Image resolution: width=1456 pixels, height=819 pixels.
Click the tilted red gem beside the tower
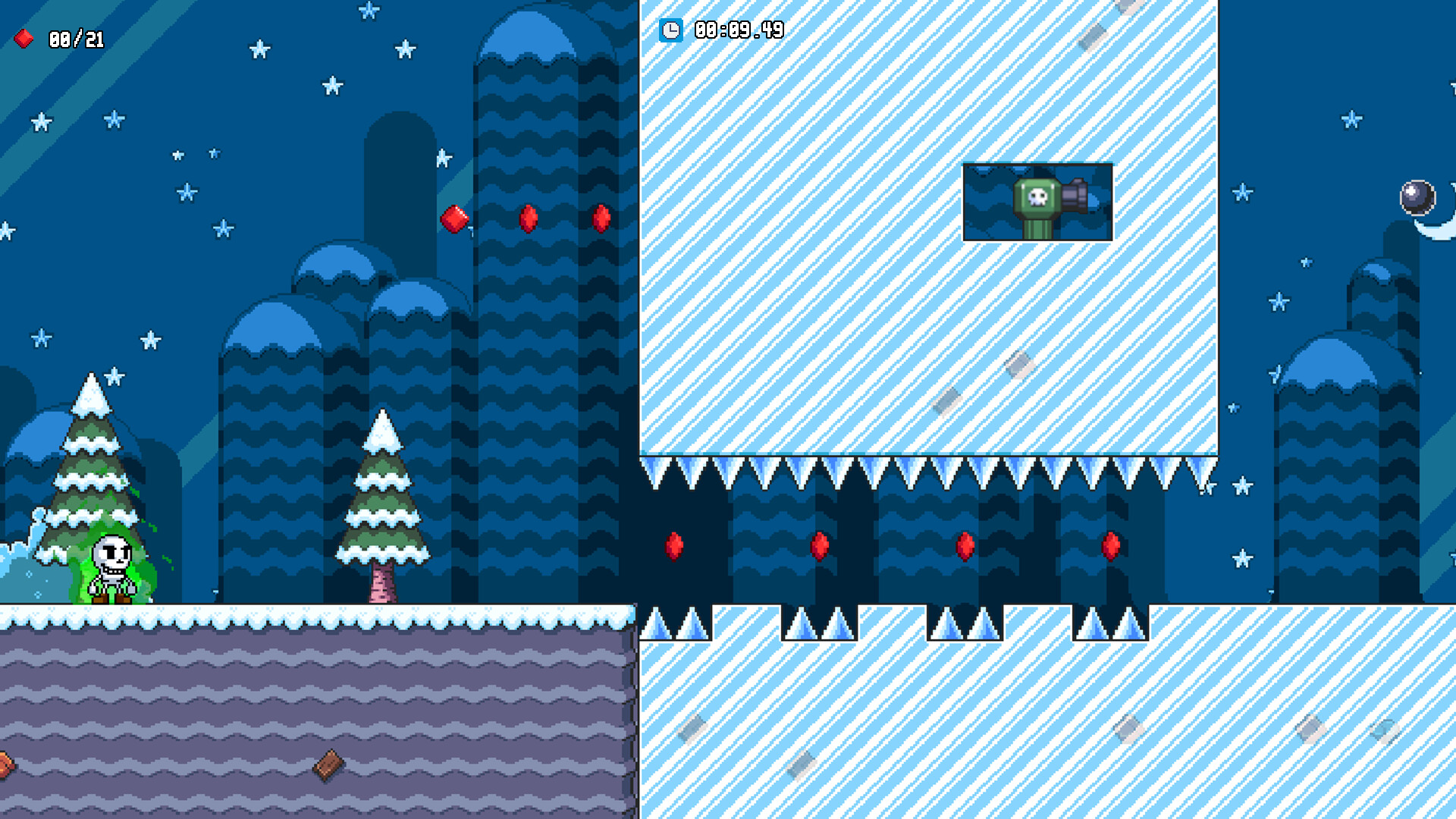click(455, 220)
